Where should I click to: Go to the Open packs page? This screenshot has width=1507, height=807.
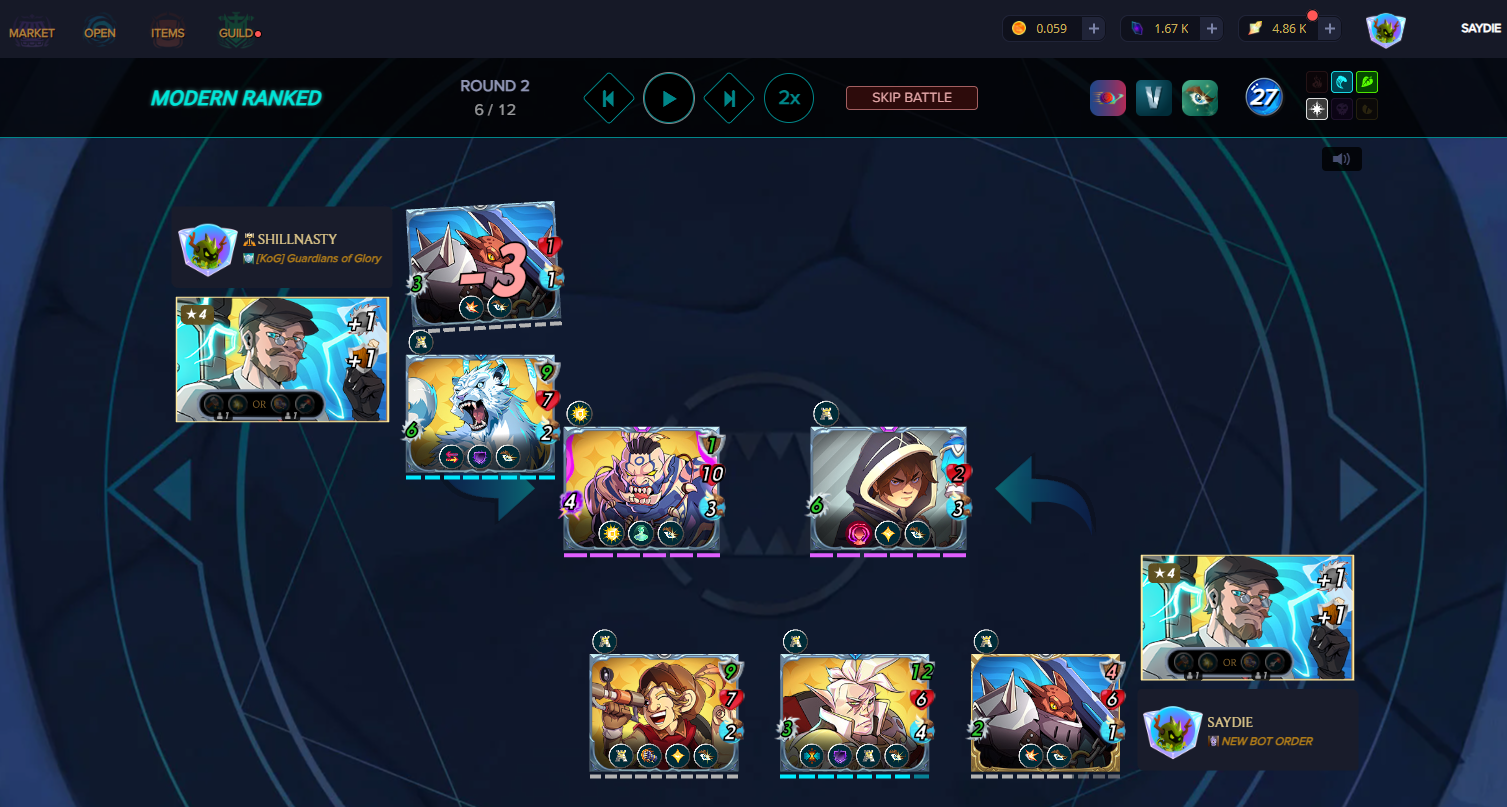[100, 32]
